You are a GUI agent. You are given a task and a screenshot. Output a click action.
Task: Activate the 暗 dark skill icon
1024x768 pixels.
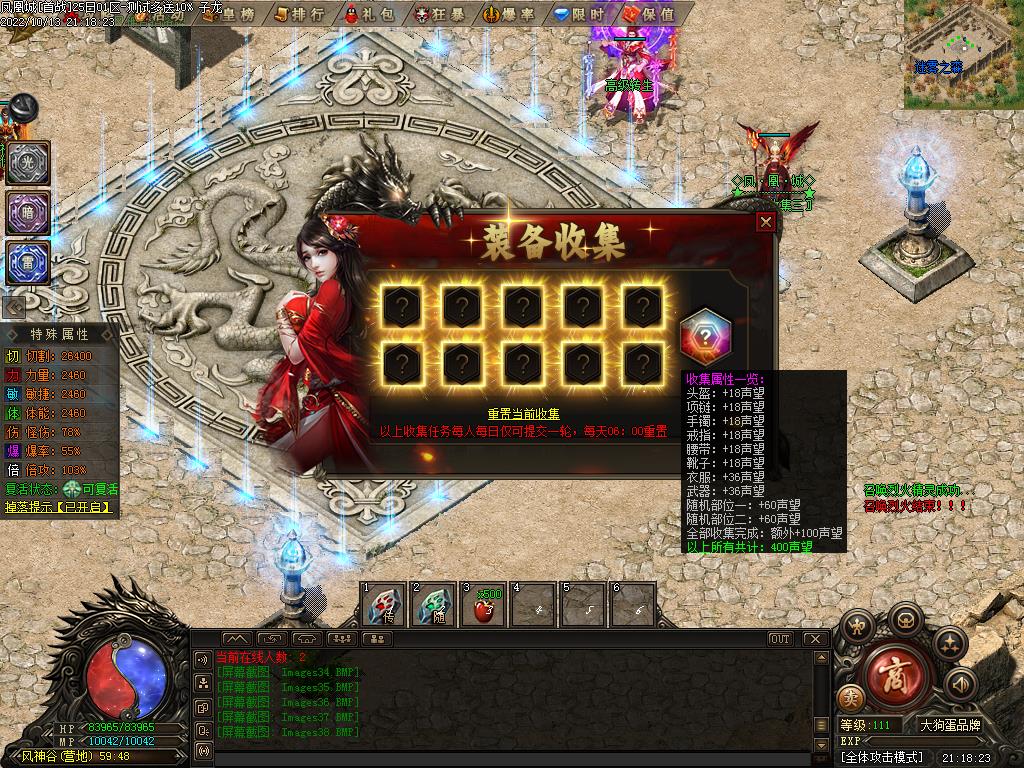point(28,213)
